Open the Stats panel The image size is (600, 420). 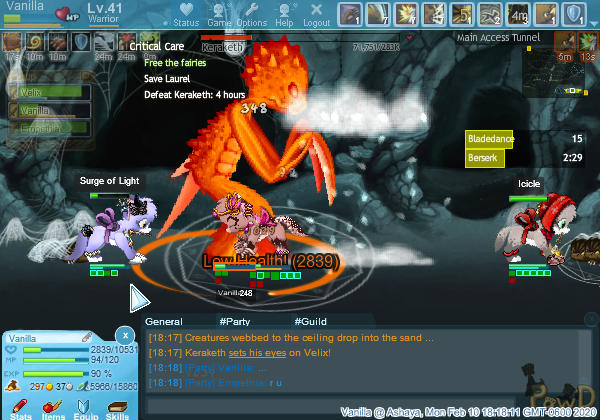[x=22, y=403]
